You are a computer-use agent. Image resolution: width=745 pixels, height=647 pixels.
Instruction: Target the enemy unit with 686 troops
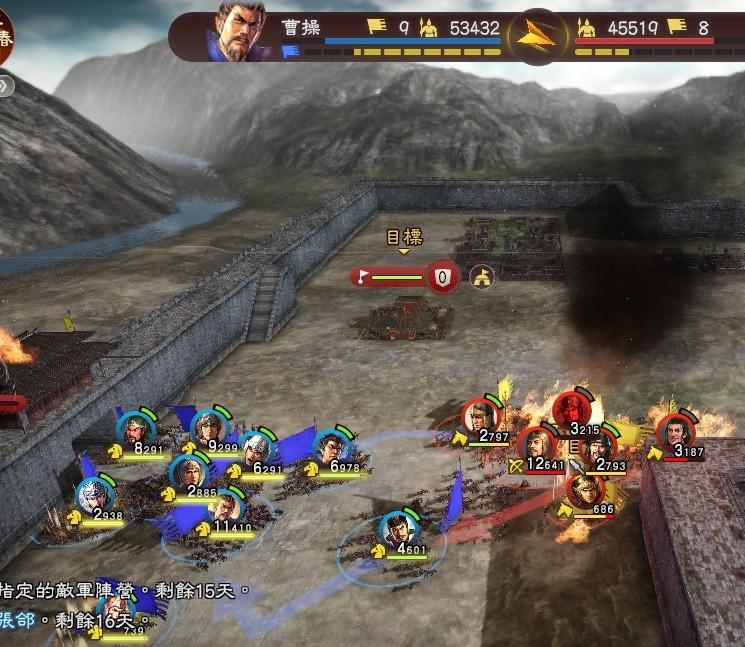[584, 491]
